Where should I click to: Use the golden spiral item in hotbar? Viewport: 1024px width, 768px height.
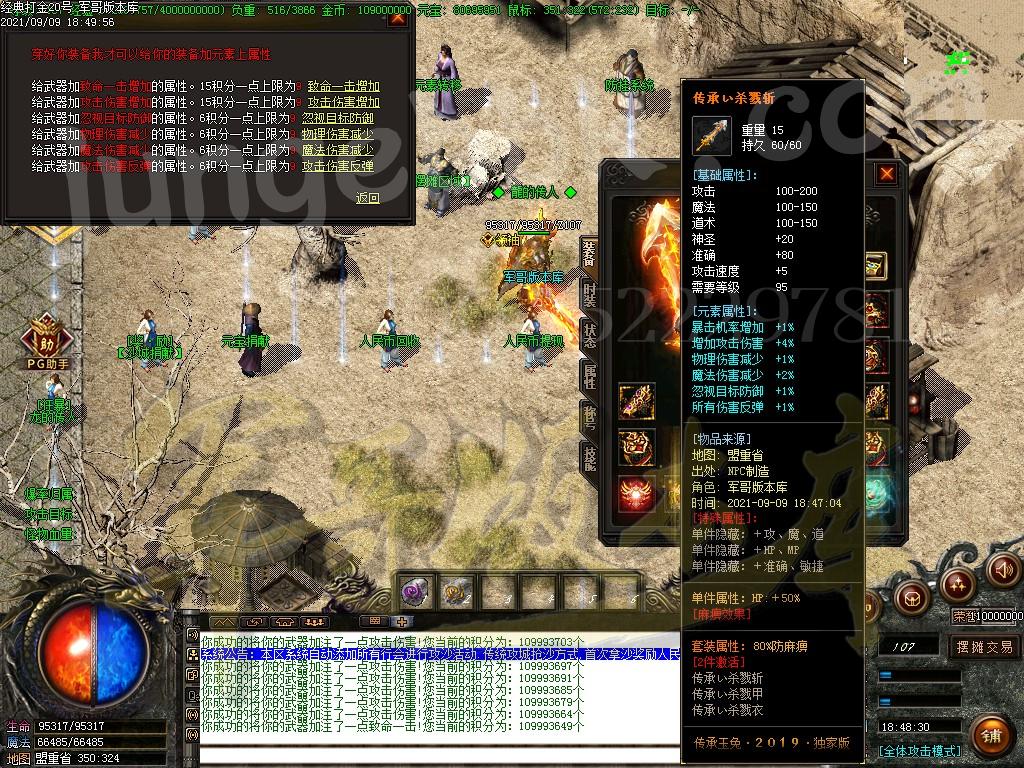(x=456, y=592)
